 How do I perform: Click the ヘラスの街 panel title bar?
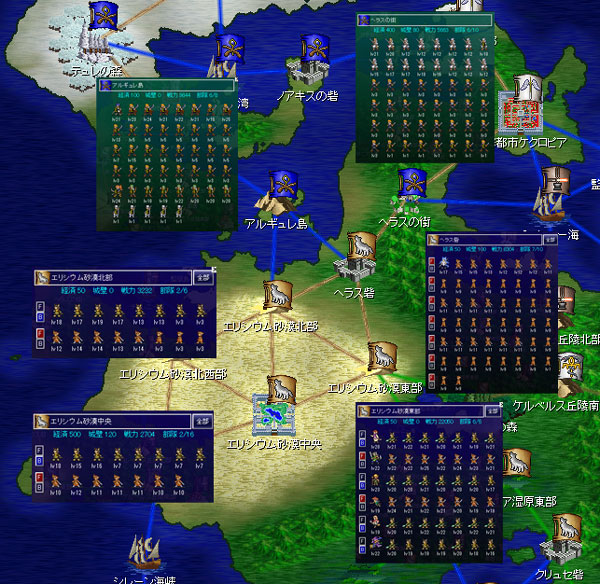(x=422, y=20)
